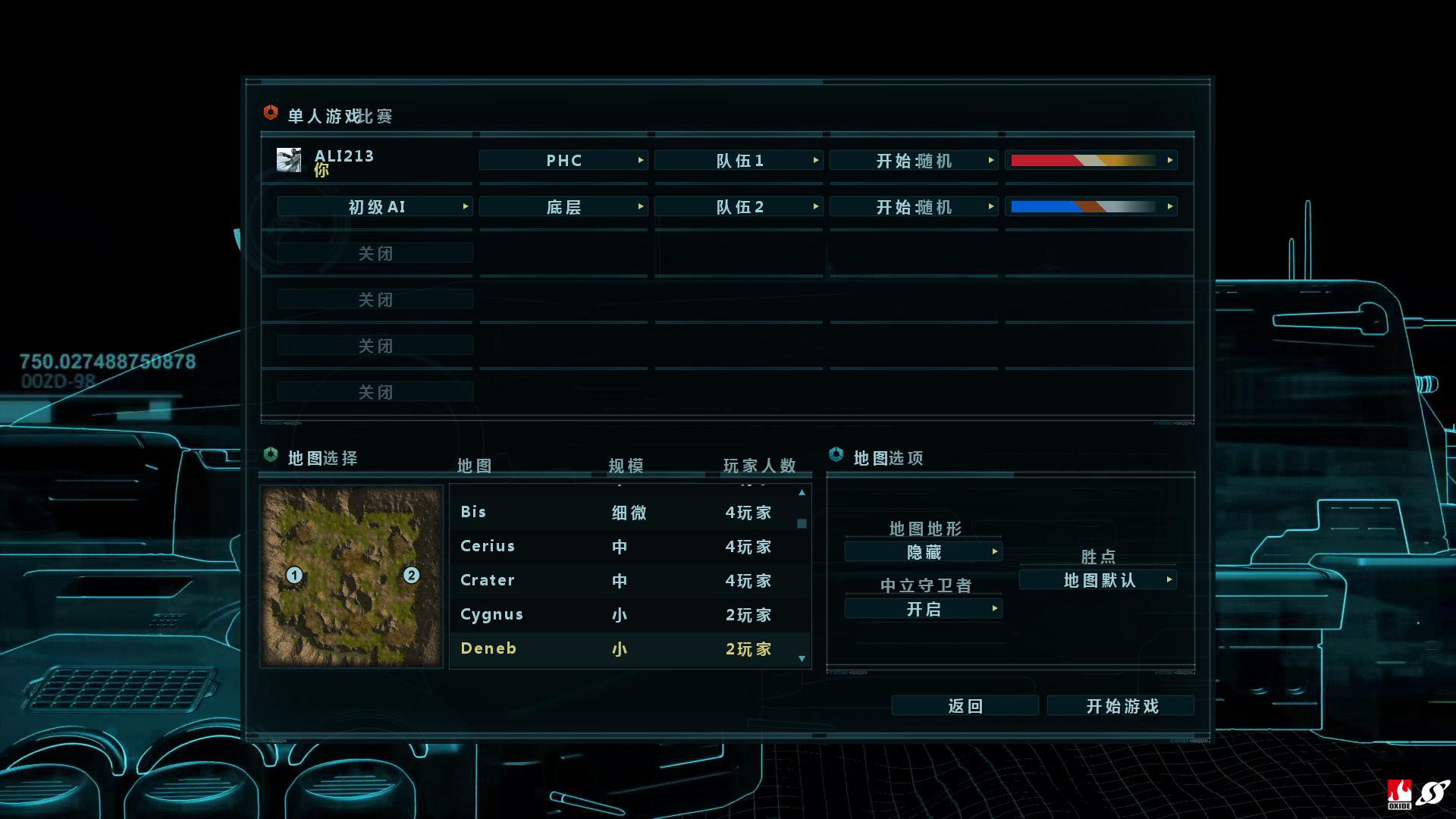Open the blue AI color selector
This screenshot has width=1456, height=819.
pyautogui.click(x=1090, y=207)
